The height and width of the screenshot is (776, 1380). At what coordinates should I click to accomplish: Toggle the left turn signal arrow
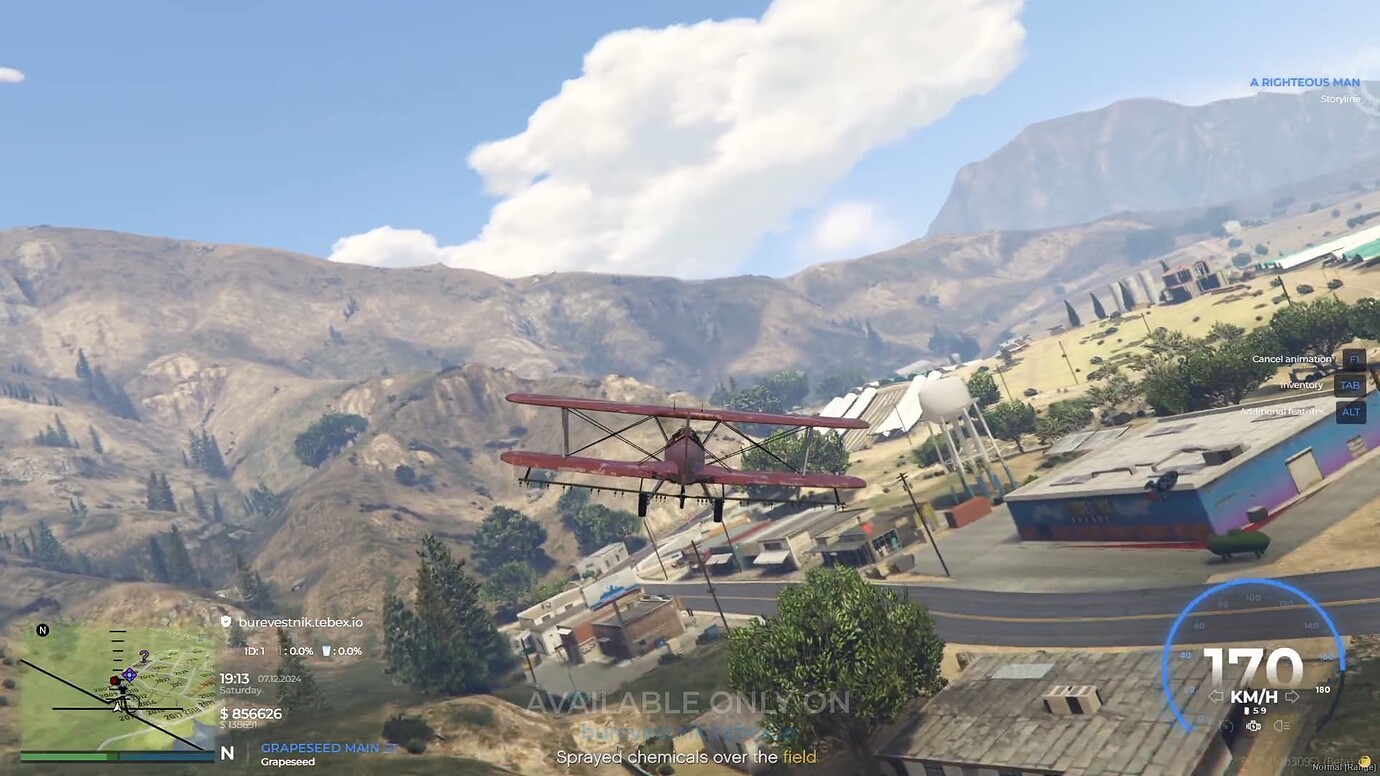point(1216,695)
